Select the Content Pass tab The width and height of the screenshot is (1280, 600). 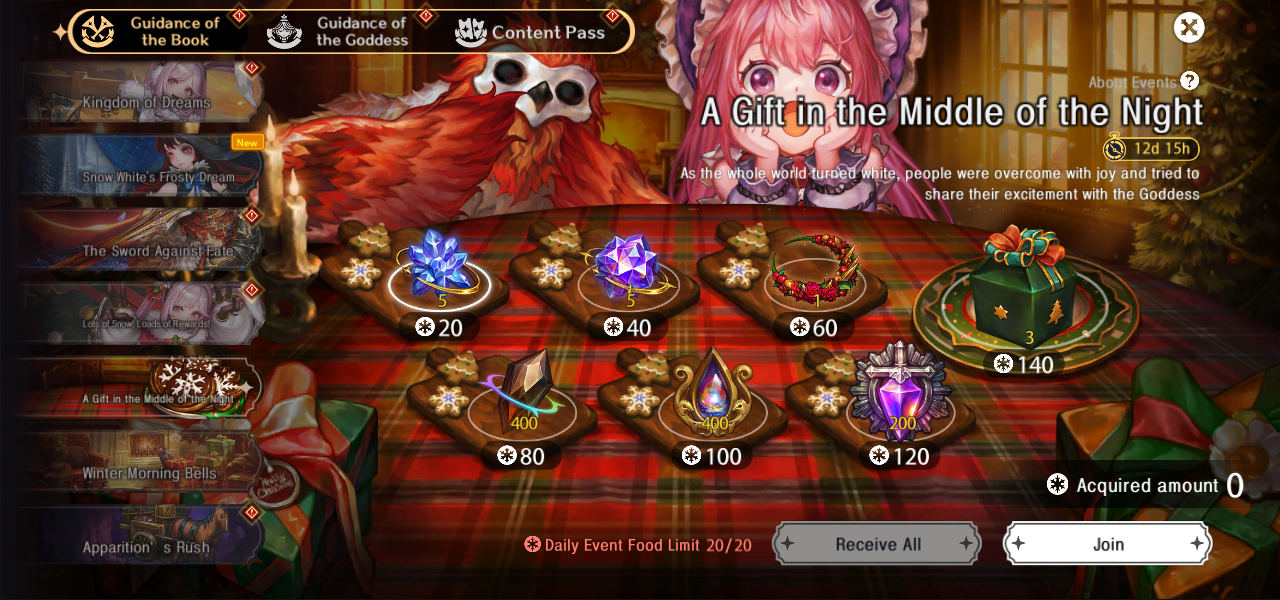(531, 32)
